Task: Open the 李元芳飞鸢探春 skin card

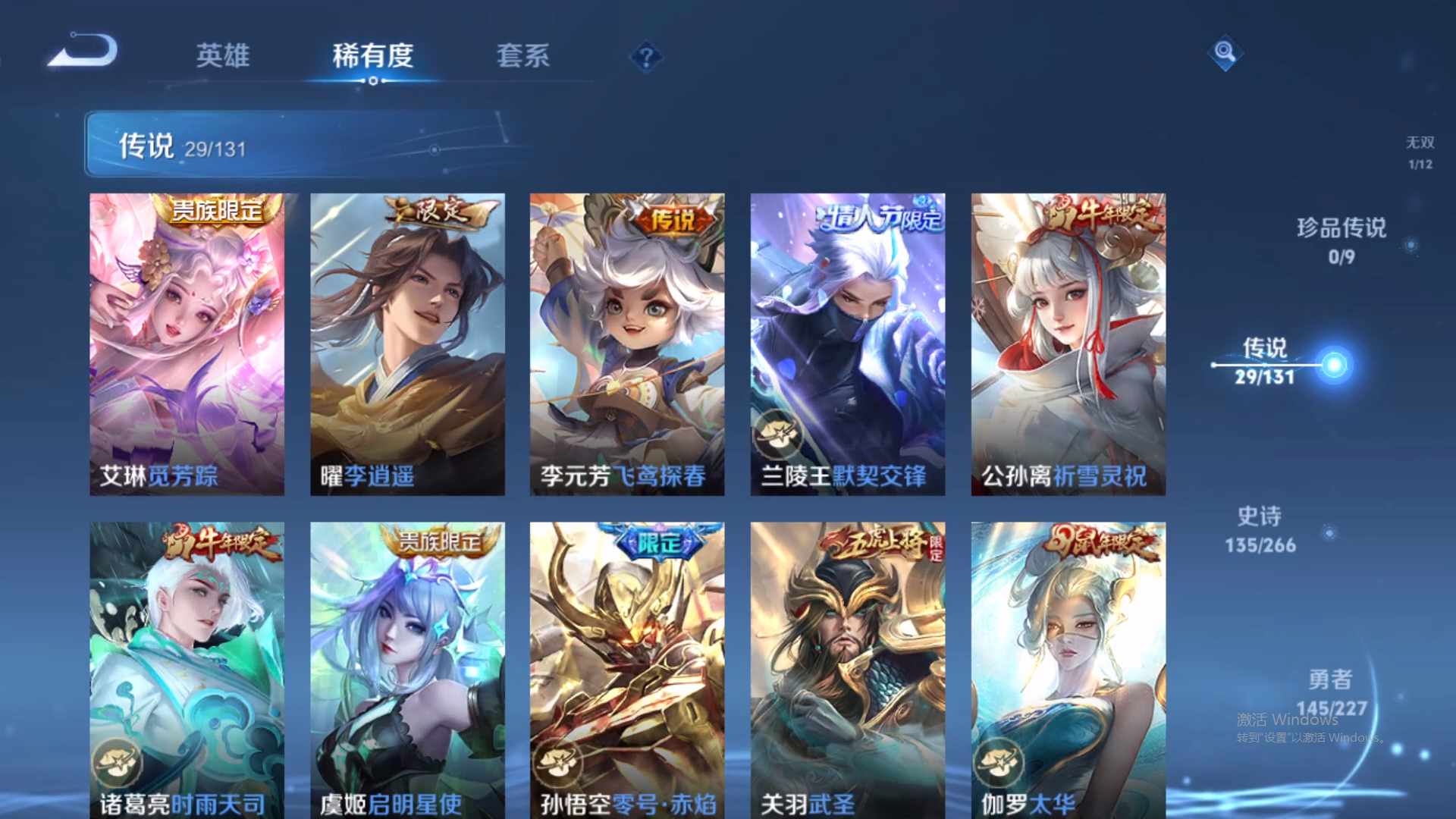Action: click(x=628, y=341)
